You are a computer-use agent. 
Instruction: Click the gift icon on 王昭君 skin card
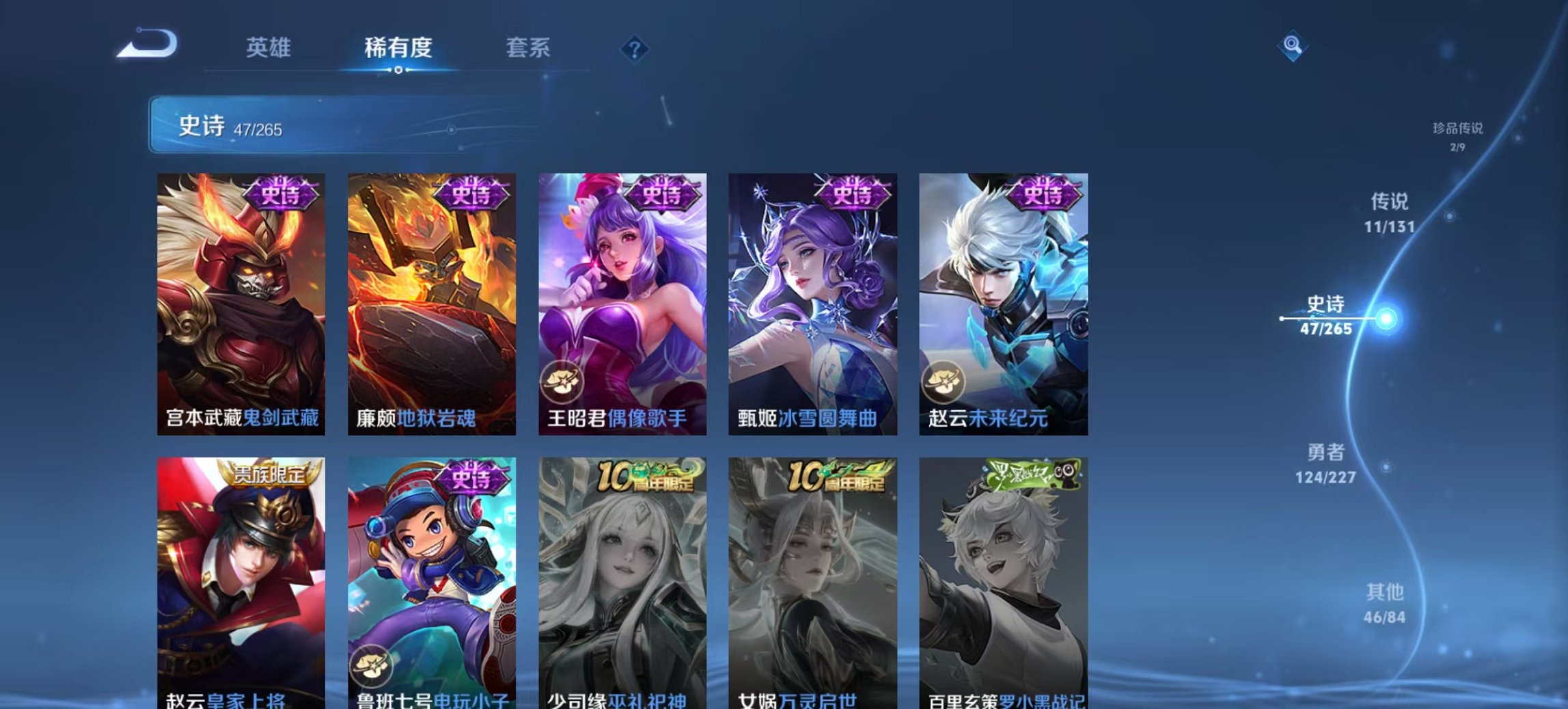[x=562, y=383]
